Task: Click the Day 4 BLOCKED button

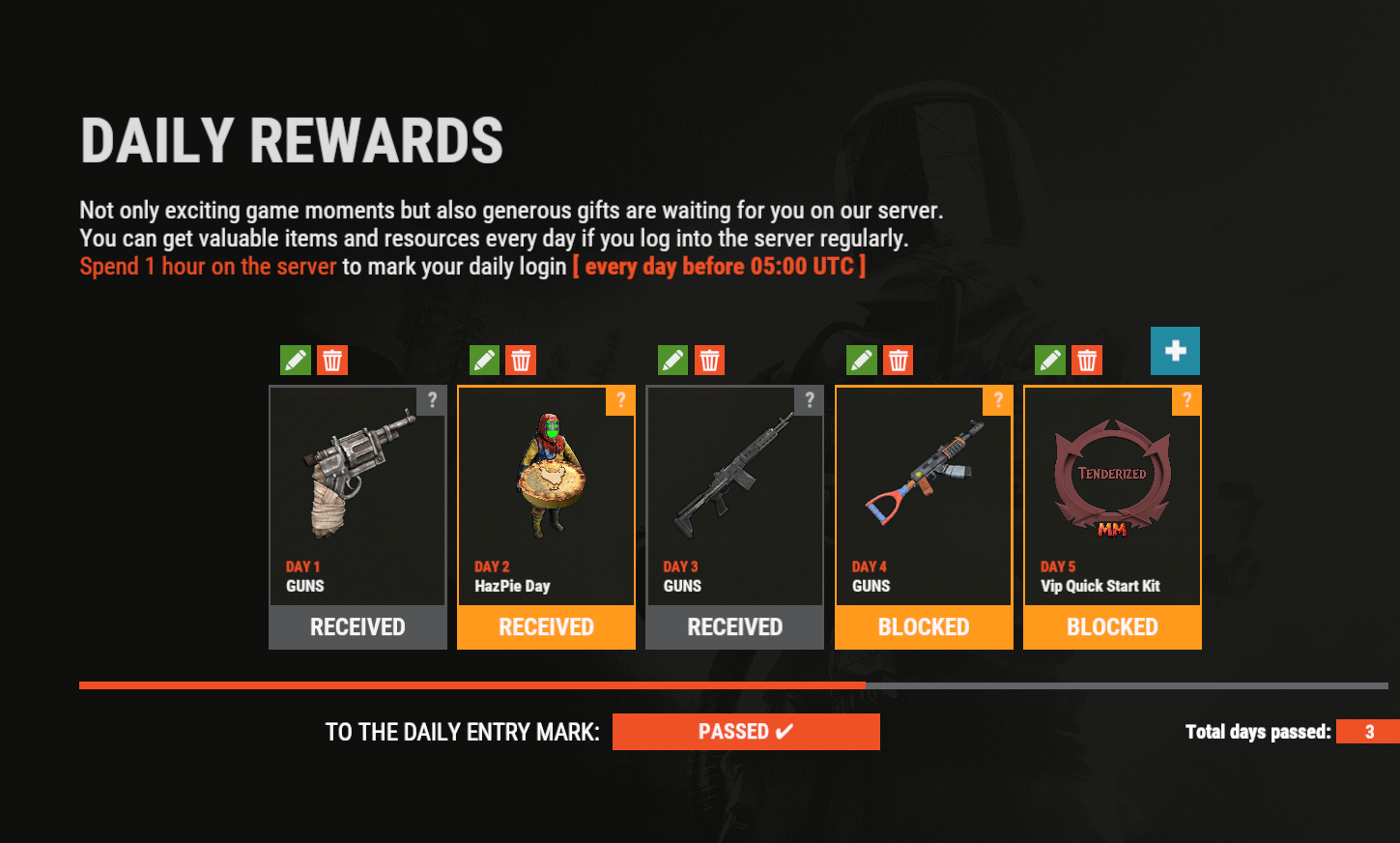Action: pos(924,627)
